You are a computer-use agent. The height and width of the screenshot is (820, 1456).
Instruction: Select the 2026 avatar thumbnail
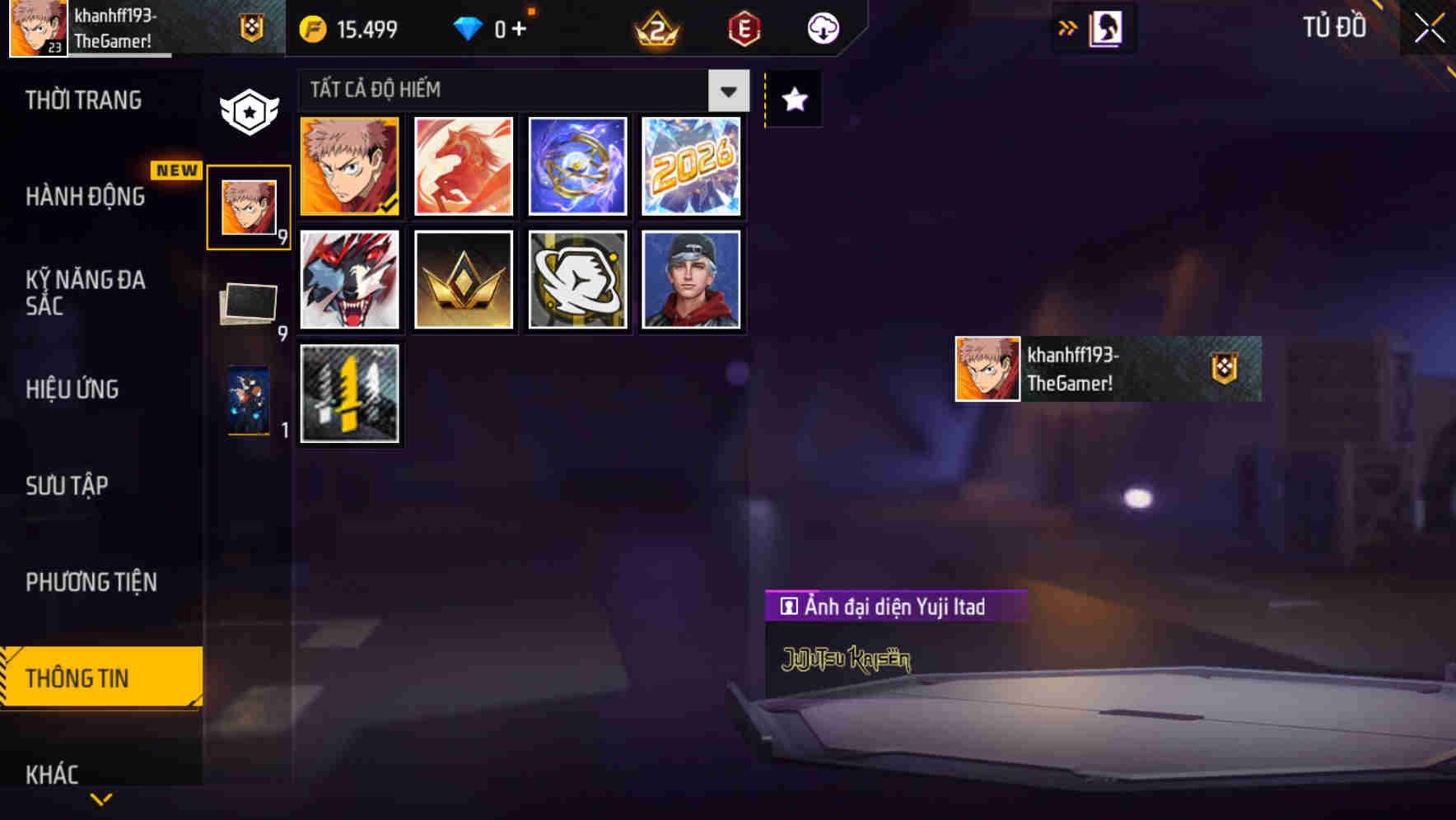tap(691, 165)
